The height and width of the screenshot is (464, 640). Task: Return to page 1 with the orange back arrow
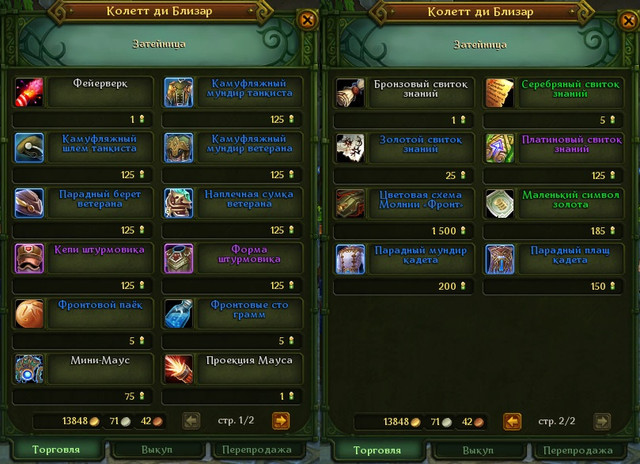(512, 421)
